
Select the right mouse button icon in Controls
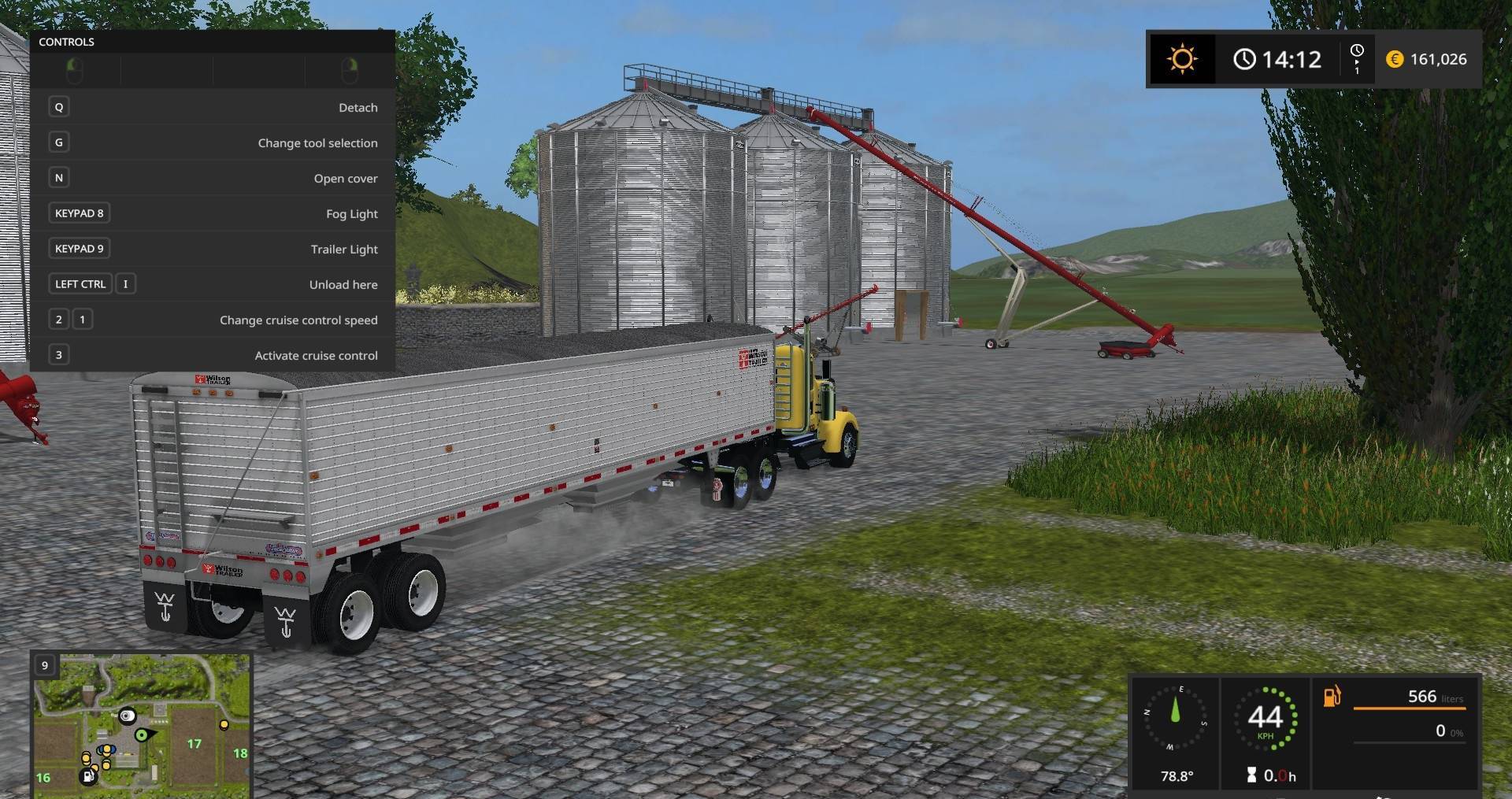click(x=350, y=71)
